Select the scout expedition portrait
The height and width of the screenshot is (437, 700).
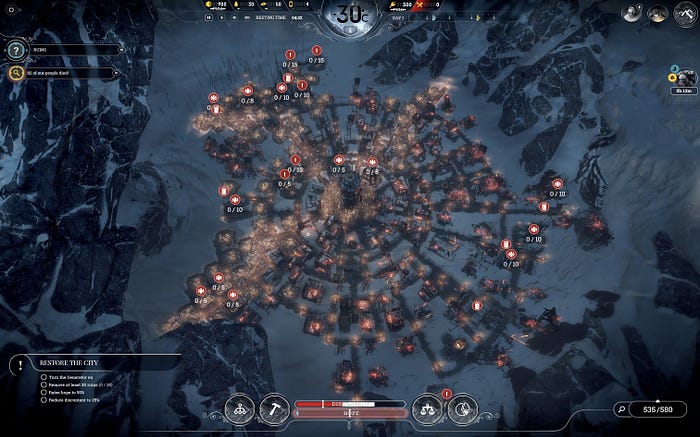pos(684,78)
